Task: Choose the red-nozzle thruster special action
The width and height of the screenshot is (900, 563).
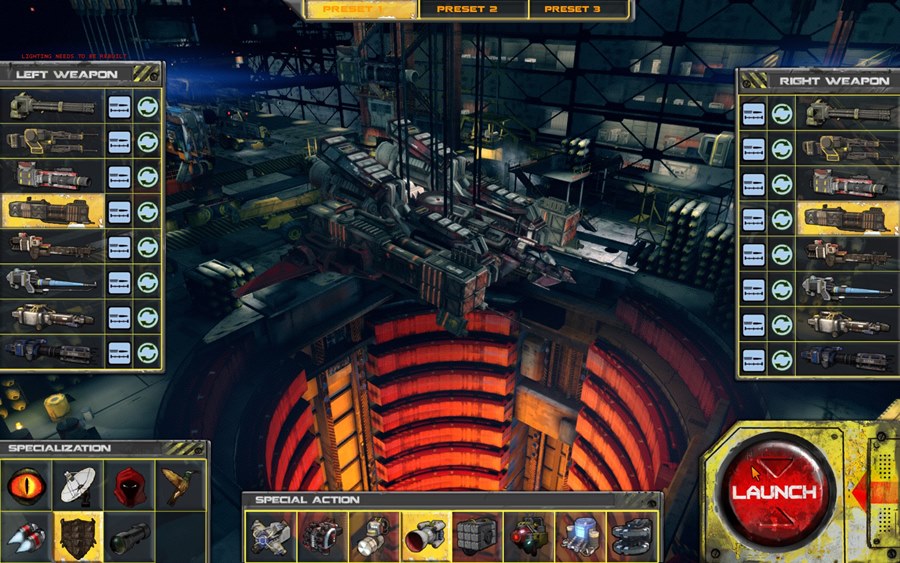Action: (x=425, y=537)
